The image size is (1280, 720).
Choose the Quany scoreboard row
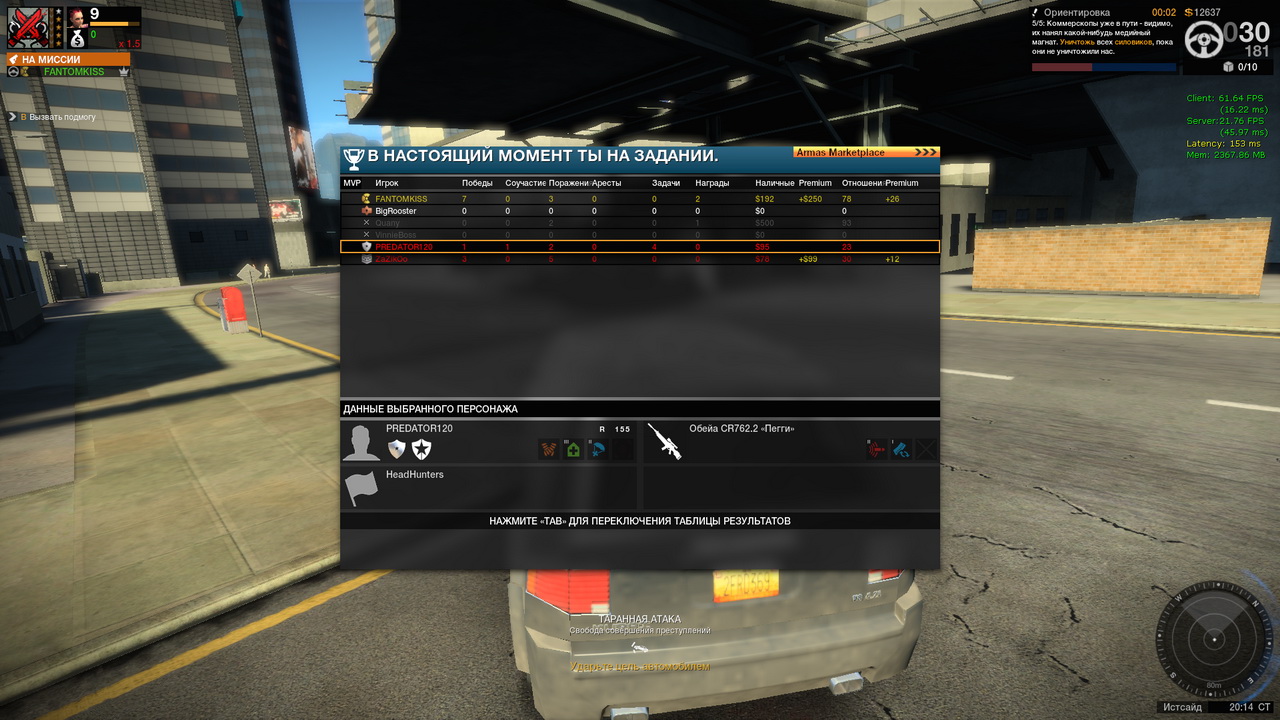(640, 223)
